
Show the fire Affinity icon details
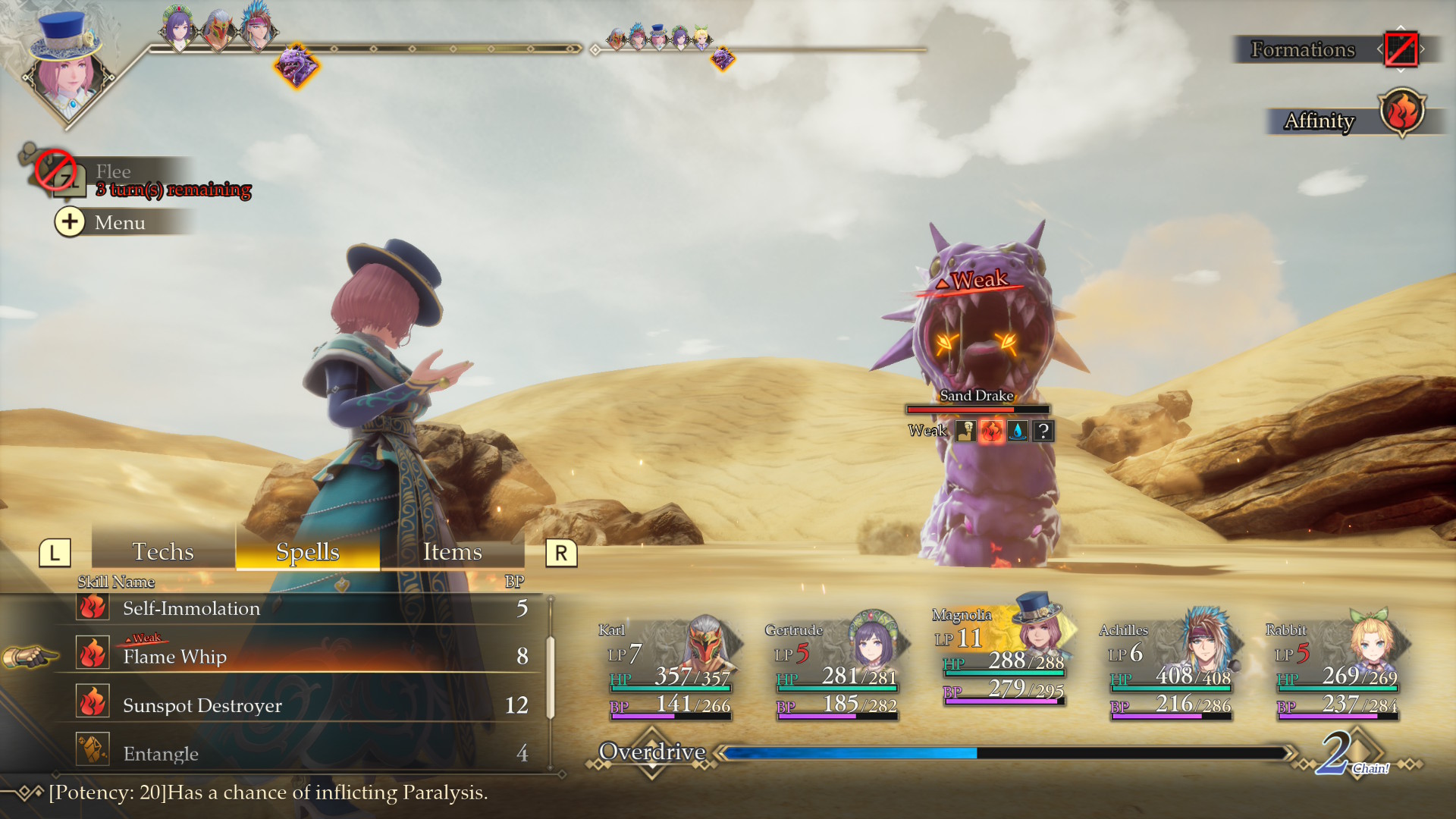1402,112
